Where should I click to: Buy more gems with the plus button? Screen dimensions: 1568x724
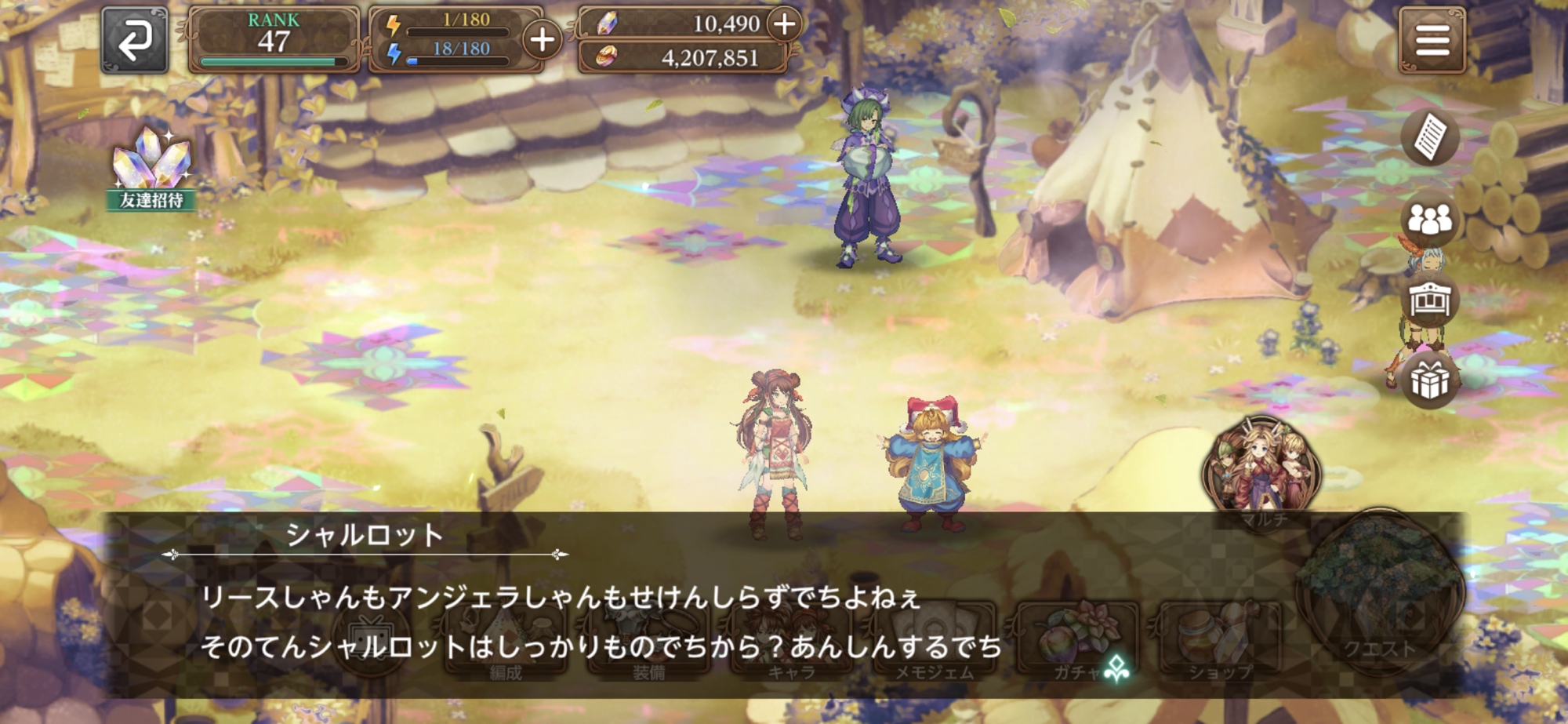(784, 24)
